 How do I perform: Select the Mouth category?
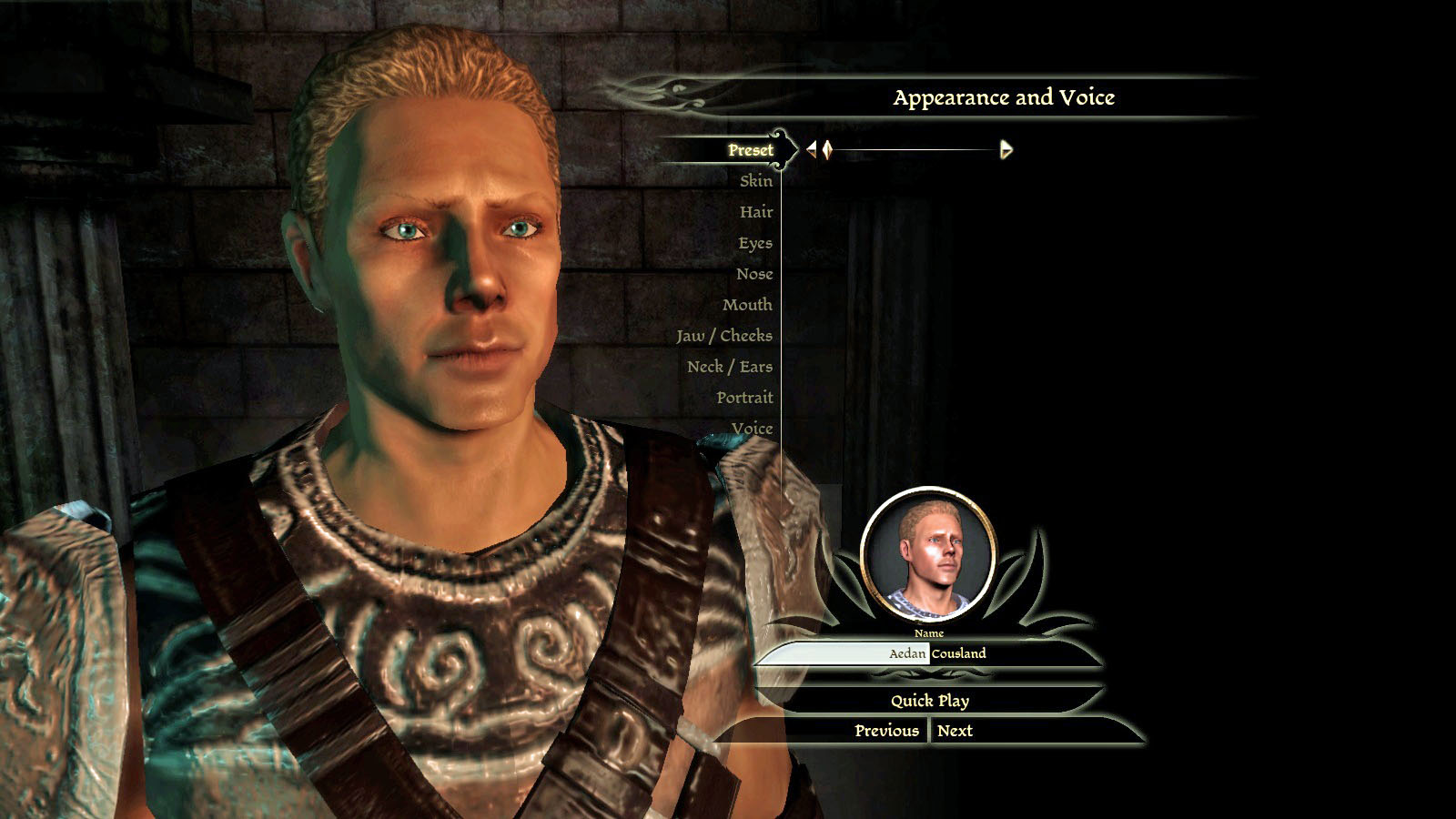(x=746, y=305)
